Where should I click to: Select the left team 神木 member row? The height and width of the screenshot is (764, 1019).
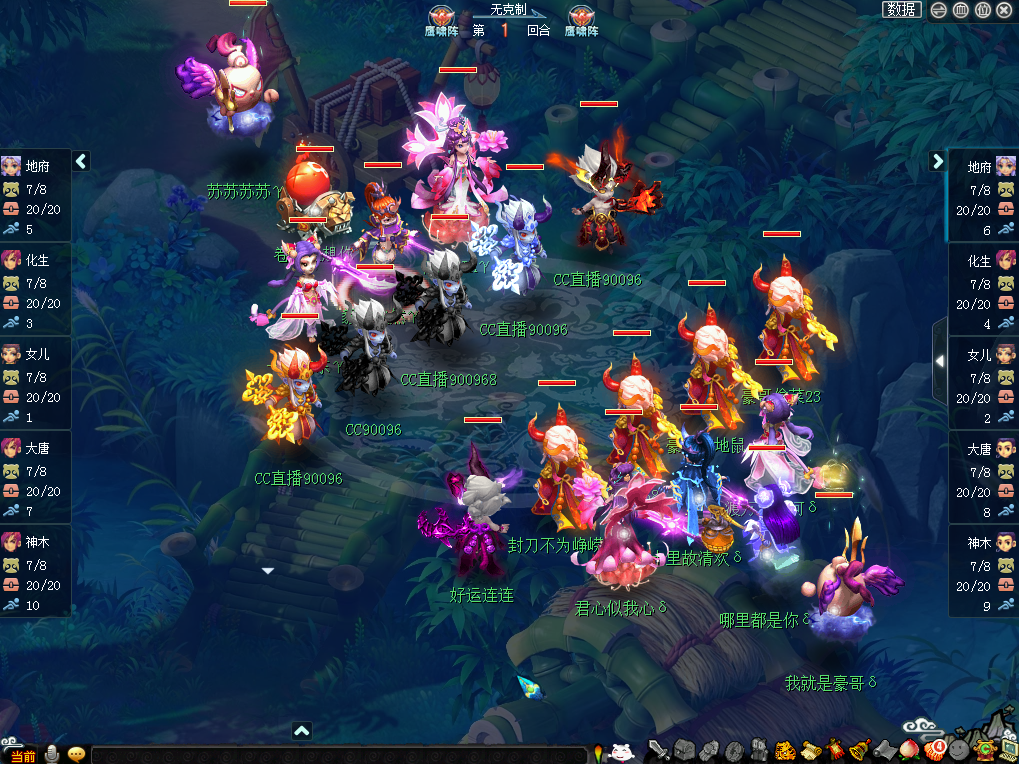coord(35,571)
